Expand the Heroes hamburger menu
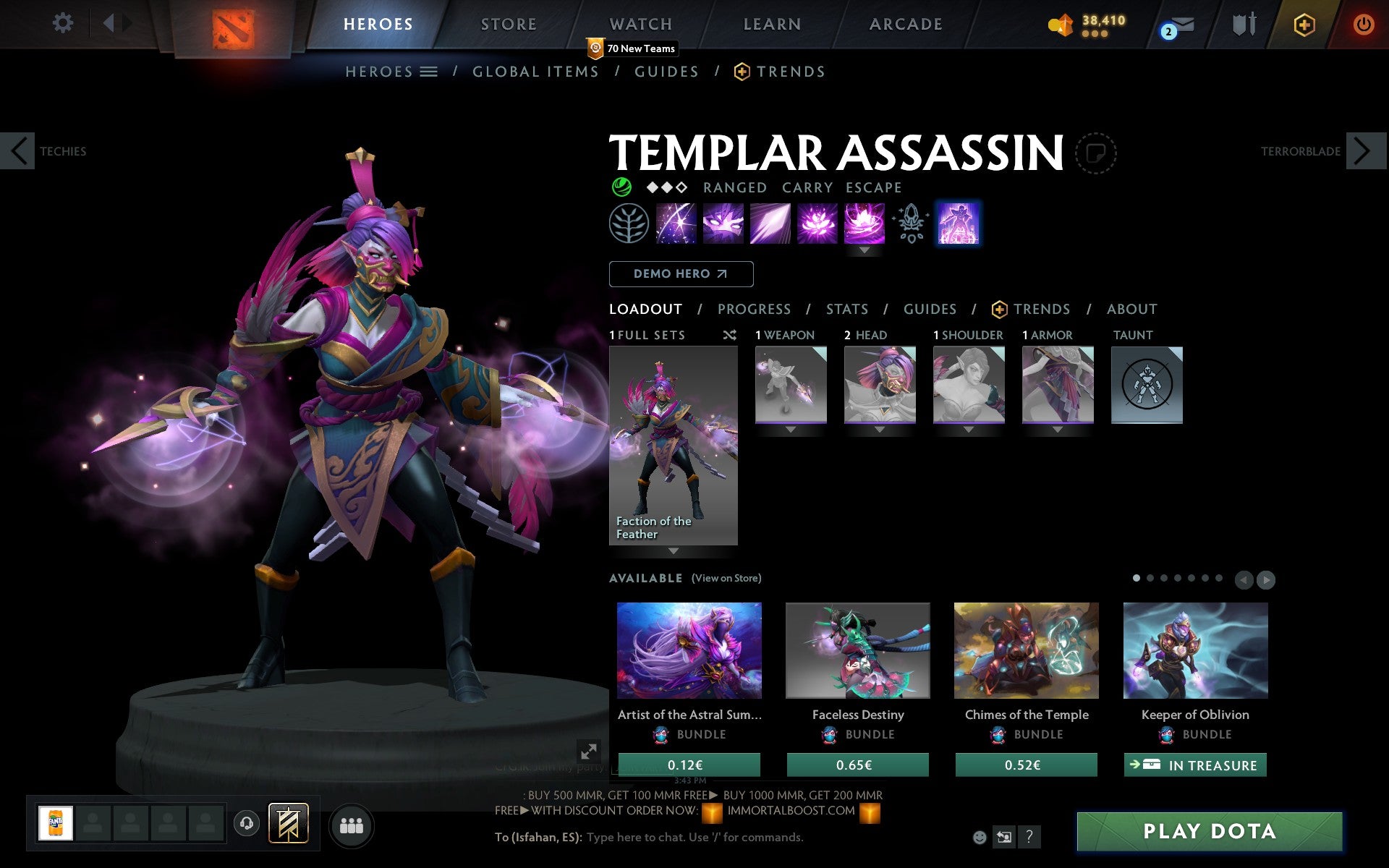 pos(428,72)
